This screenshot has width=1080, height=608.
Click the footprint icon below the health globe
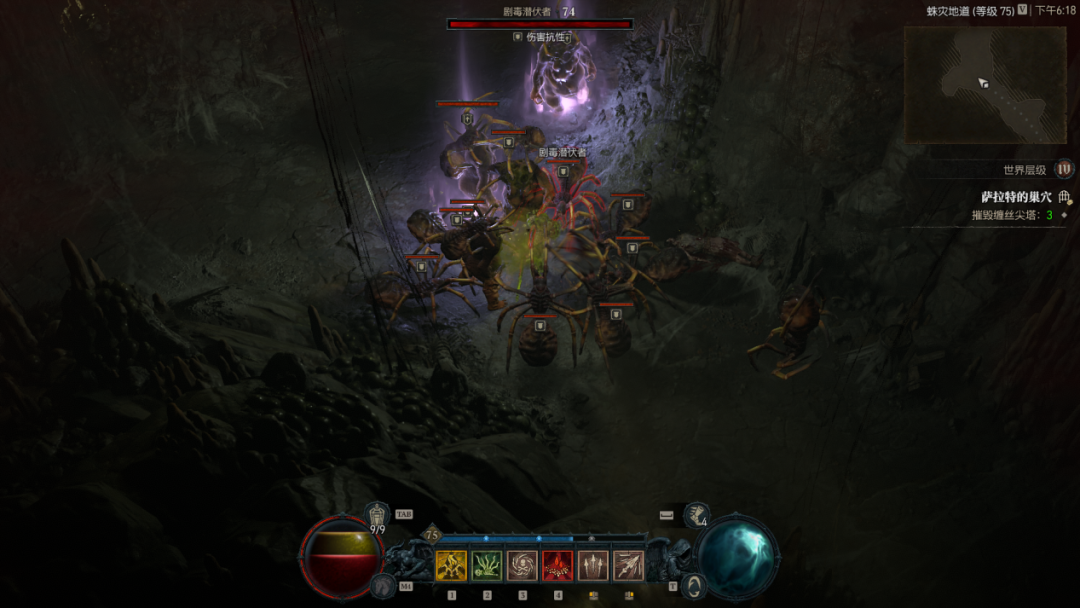(383, 586)
